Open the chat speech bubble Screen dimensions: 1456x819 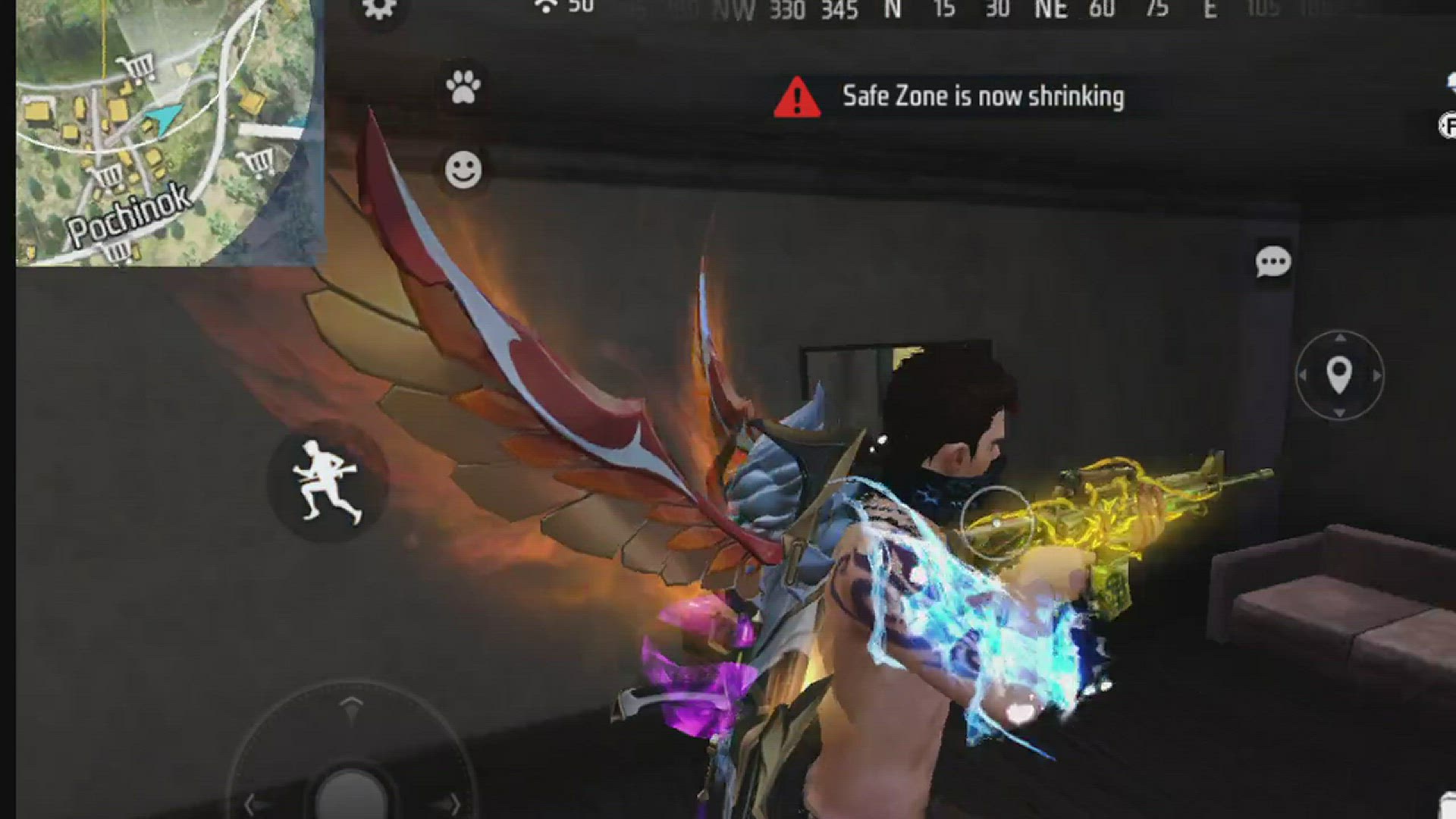1272,262
